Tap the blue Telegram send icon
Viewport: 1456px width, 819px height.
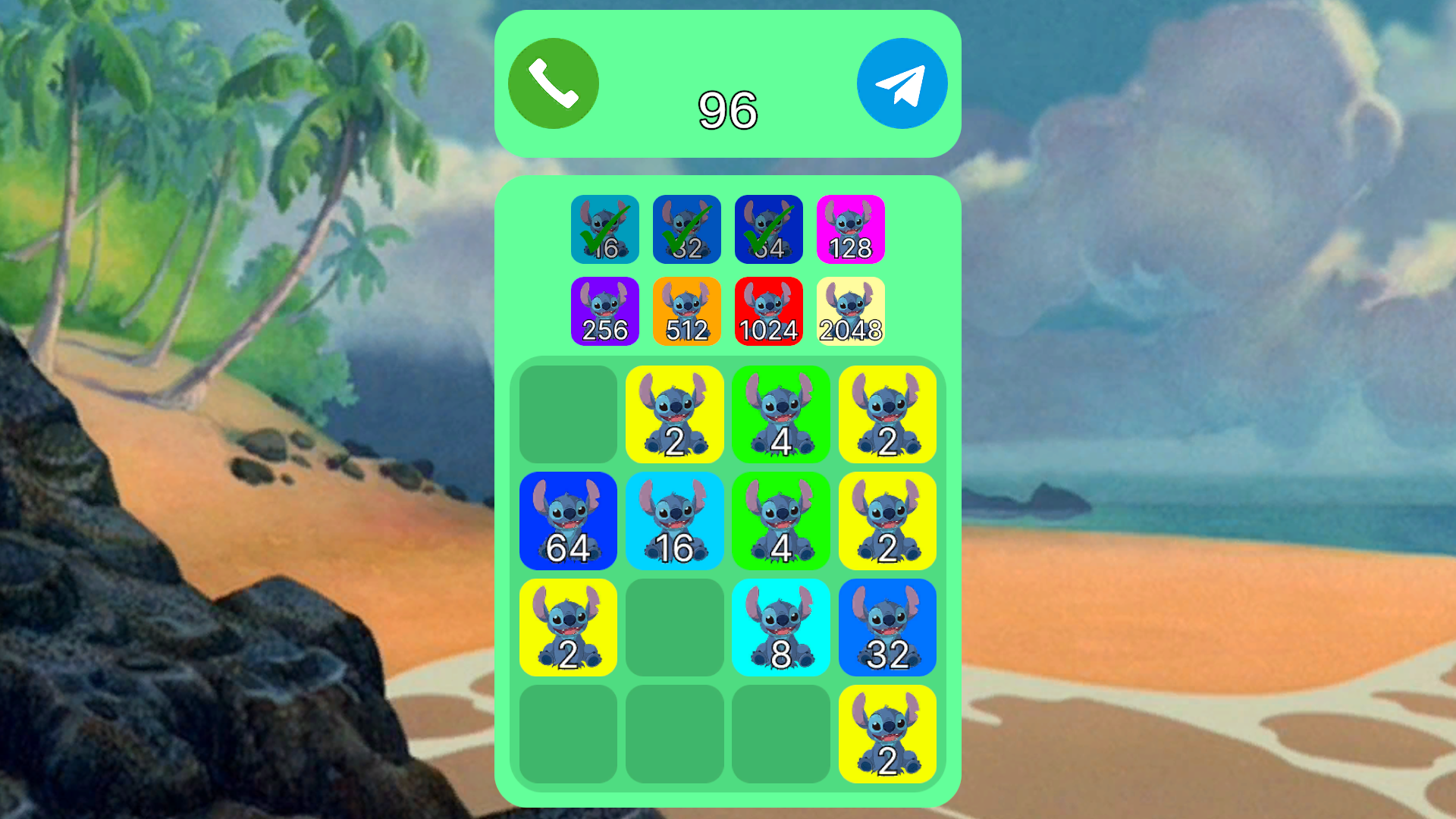[902, 82]
